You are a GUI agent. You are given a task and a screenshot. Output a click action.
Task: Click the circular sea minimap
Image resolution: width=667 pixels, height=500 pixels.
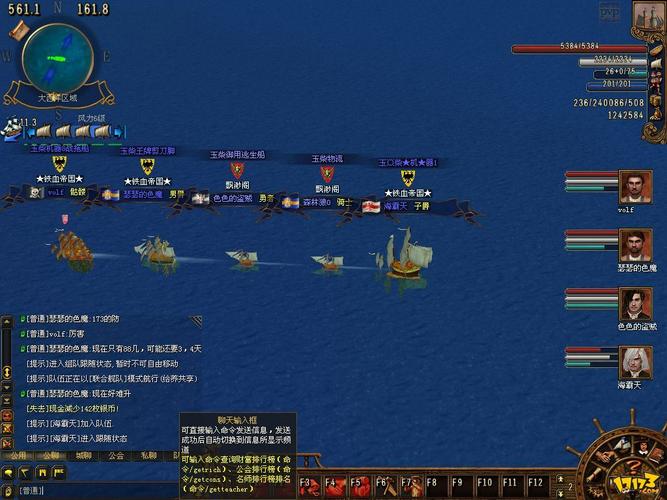pos(54,56)
